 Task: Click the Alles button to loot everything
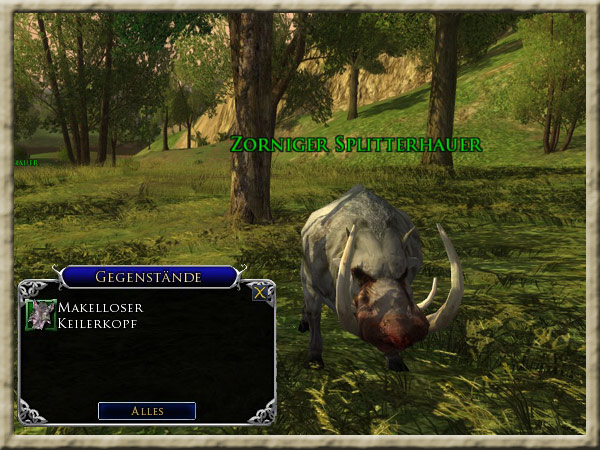click(x=147, y=411)
